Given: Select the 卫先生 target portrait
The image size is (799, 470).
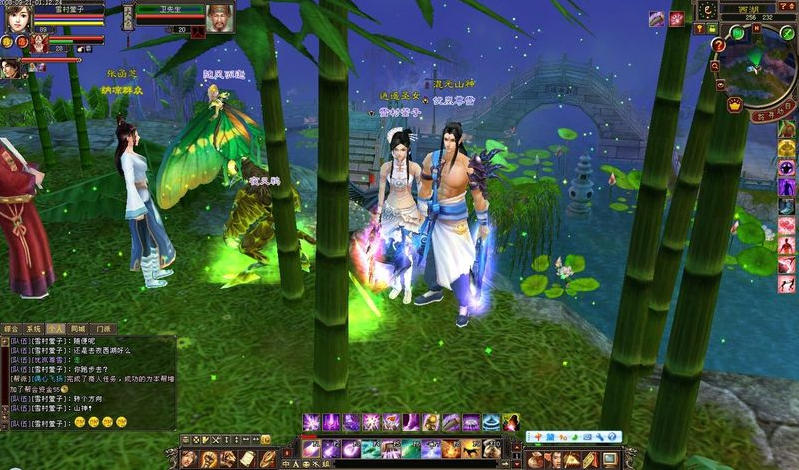Looking at the screenshot, I should point(221,17).
